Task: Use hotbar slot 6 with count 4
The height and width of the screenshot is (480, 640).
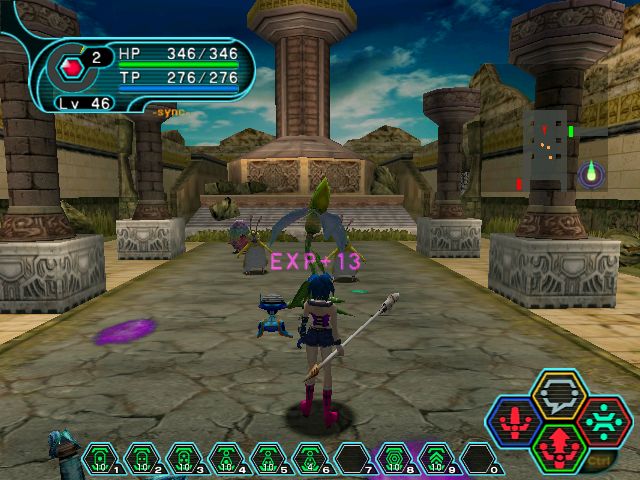Action: [x=309, y=458]
